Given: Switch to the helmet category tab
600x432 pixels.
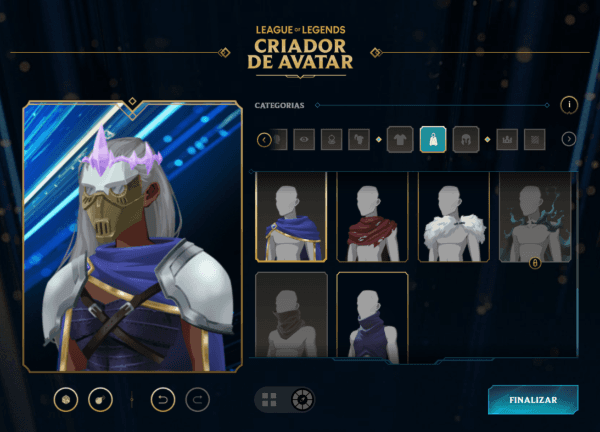Looking at the screenshot, I should tap(465, 139).
